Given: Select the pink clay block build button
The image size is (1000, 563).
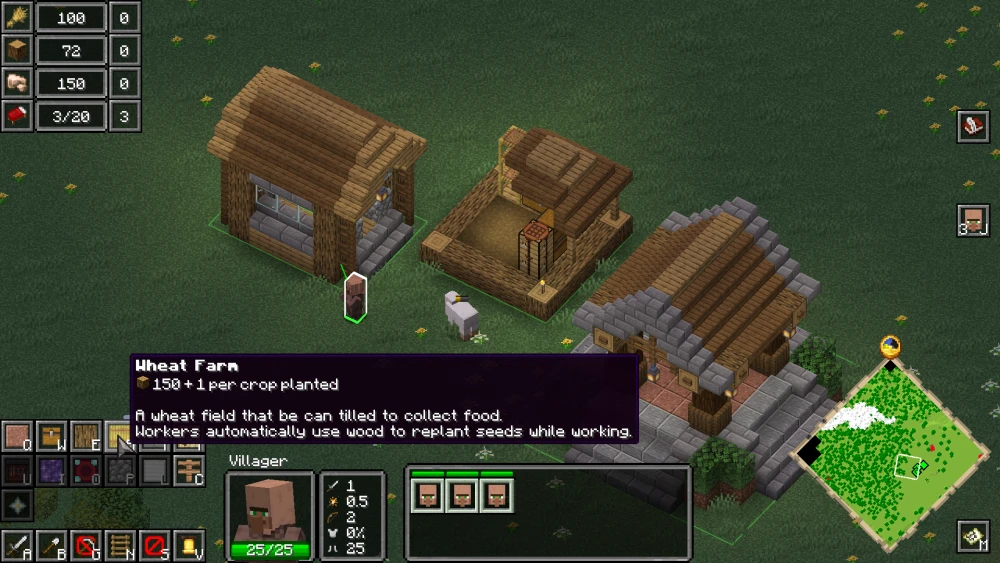Looking at the screenshot, I should pos(18,437).
